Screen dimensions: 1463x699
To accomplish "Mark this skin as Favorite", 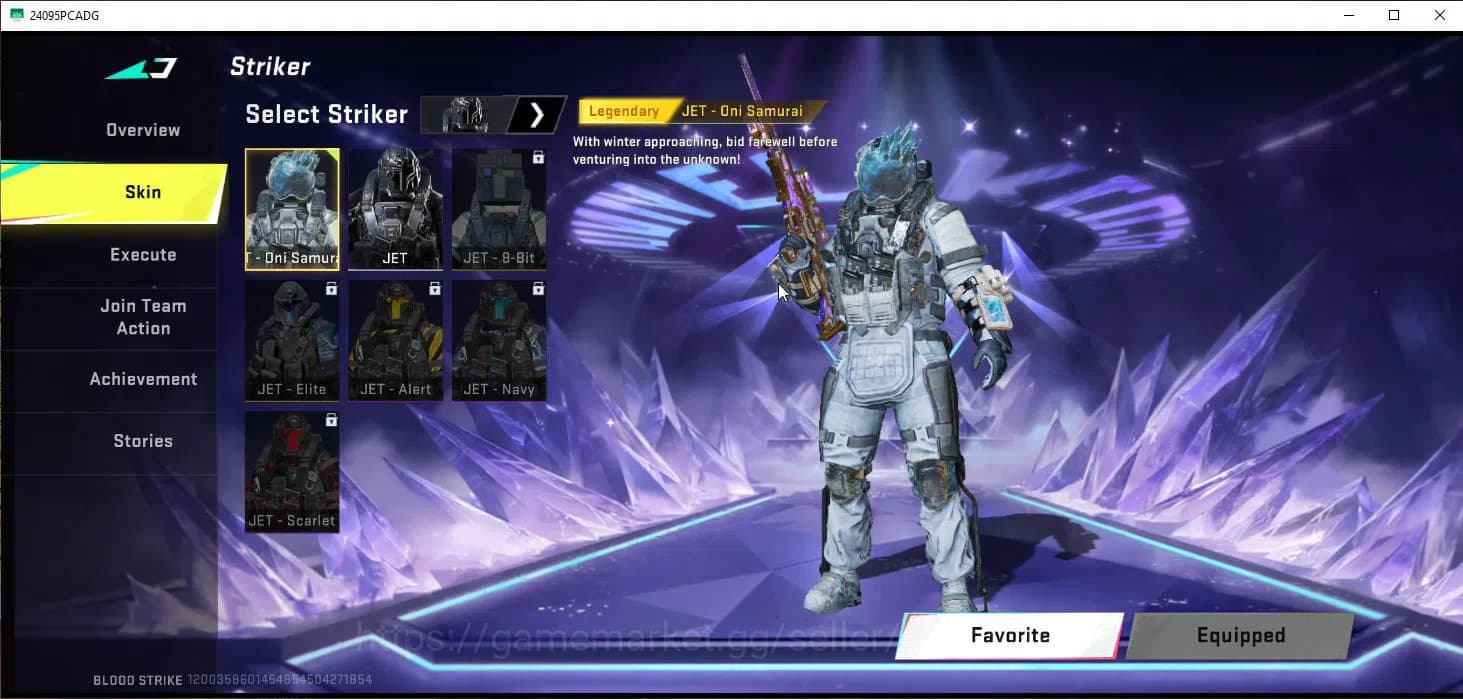I will click(1010, 635).
